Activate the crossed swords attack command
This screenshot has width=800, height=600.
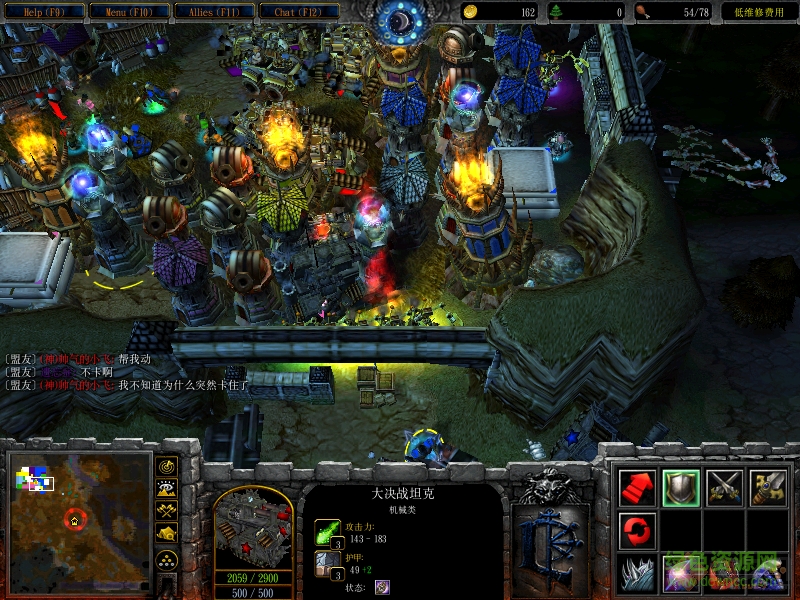725,487
